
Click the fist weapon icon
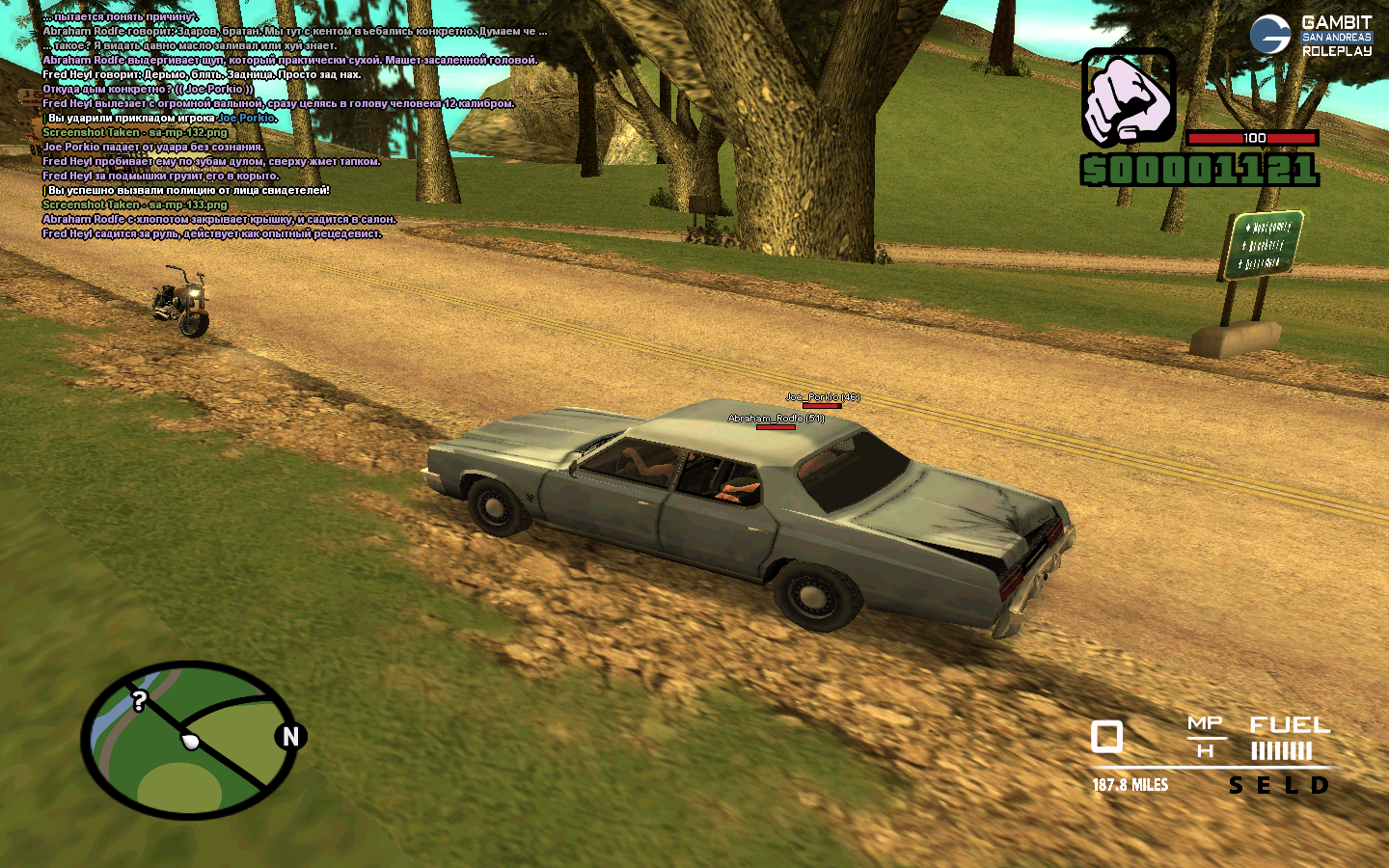(x=1128, y=97)
